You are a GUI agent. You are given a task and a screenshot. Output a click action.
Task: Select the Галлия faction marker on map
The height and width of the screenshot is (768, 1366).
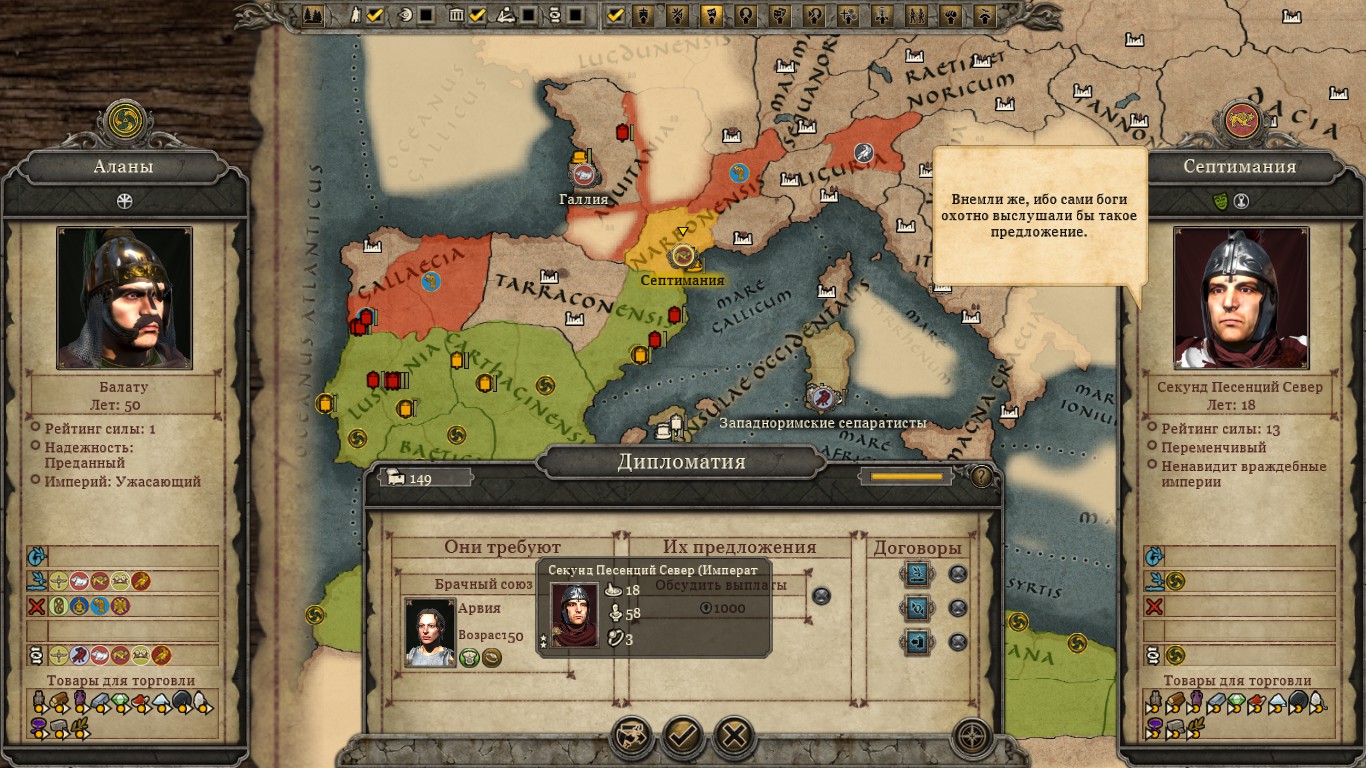point(584,175)
